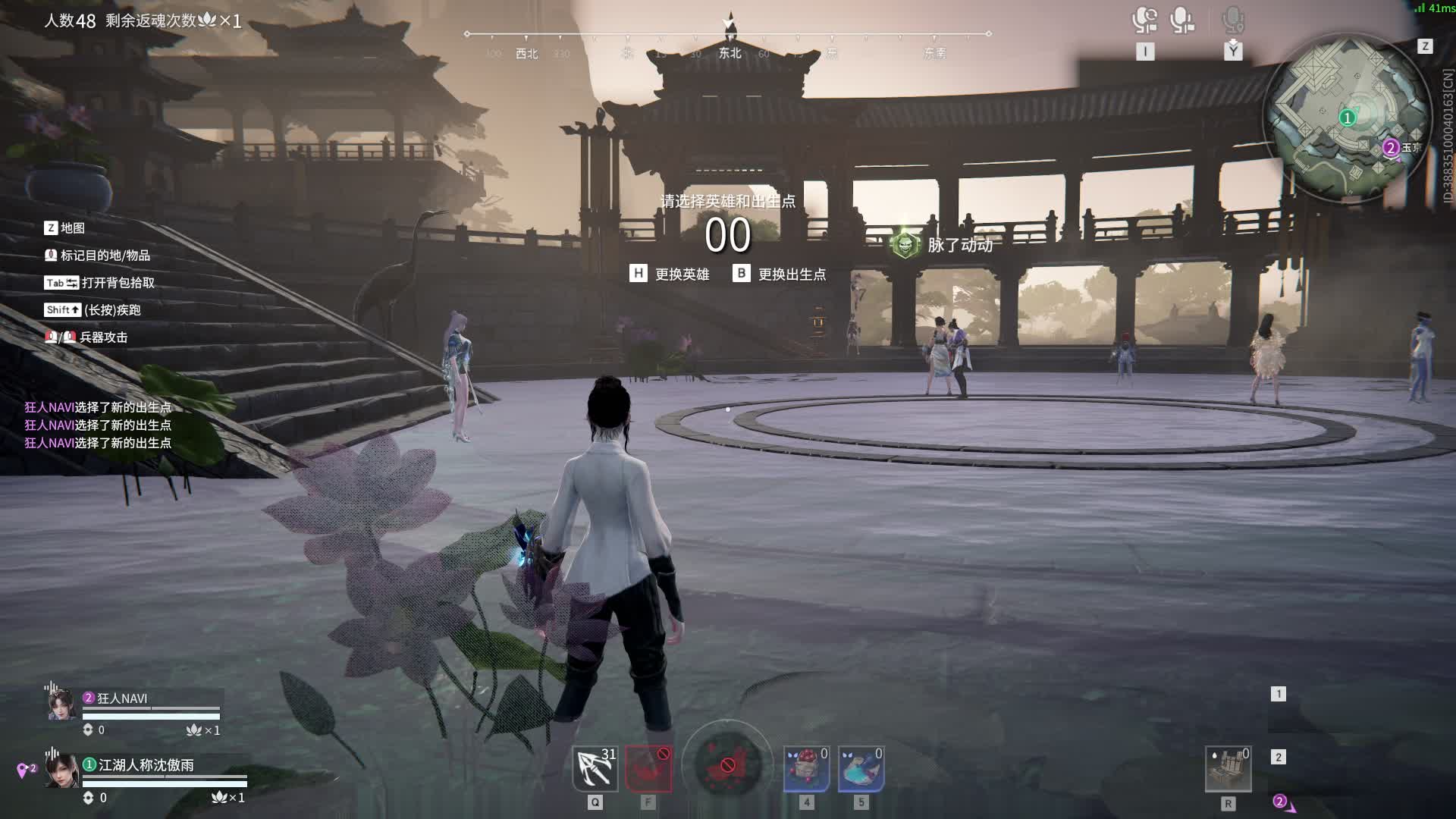Activate the circular ultimate ability icon

point(727,766)
